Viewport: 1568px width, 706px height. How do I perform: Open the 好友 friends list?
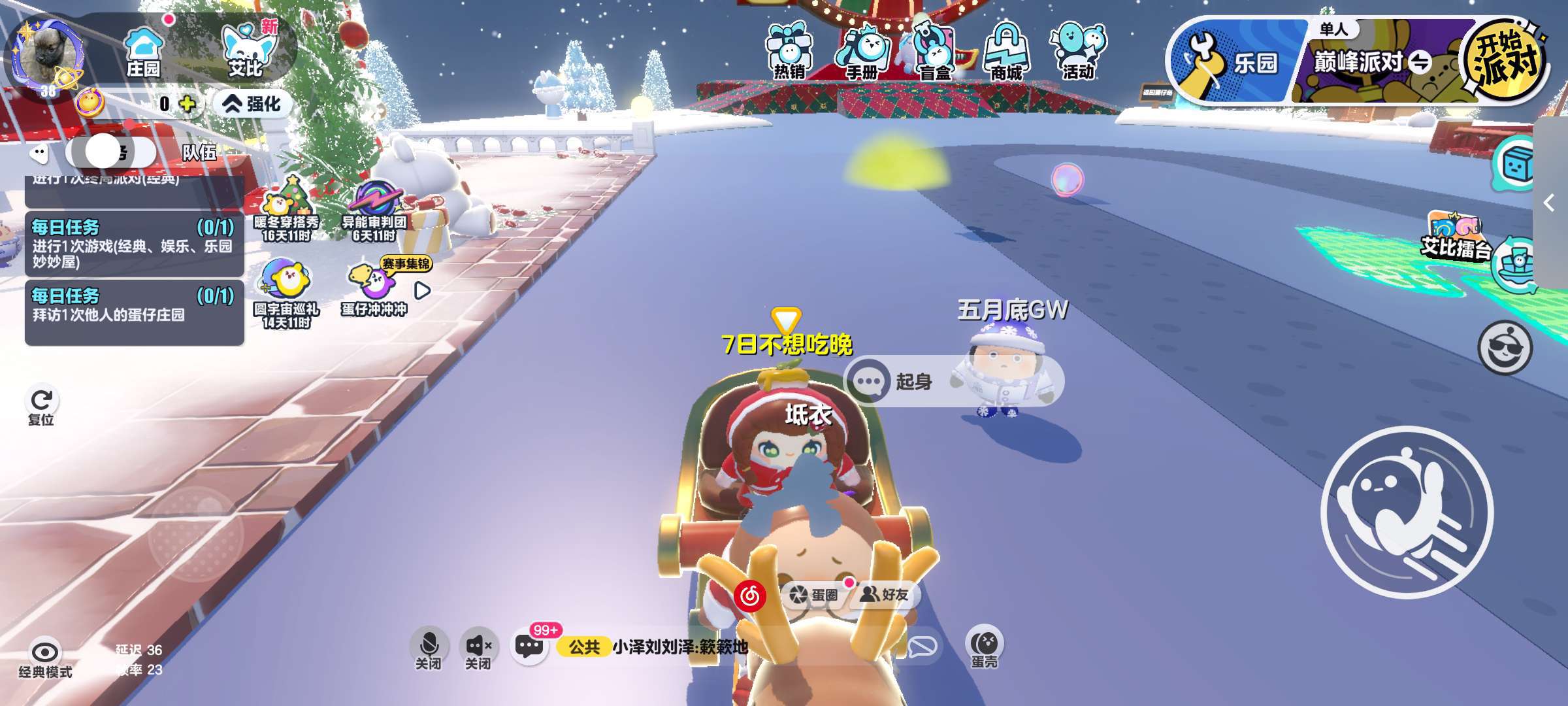tap(885, 594)
